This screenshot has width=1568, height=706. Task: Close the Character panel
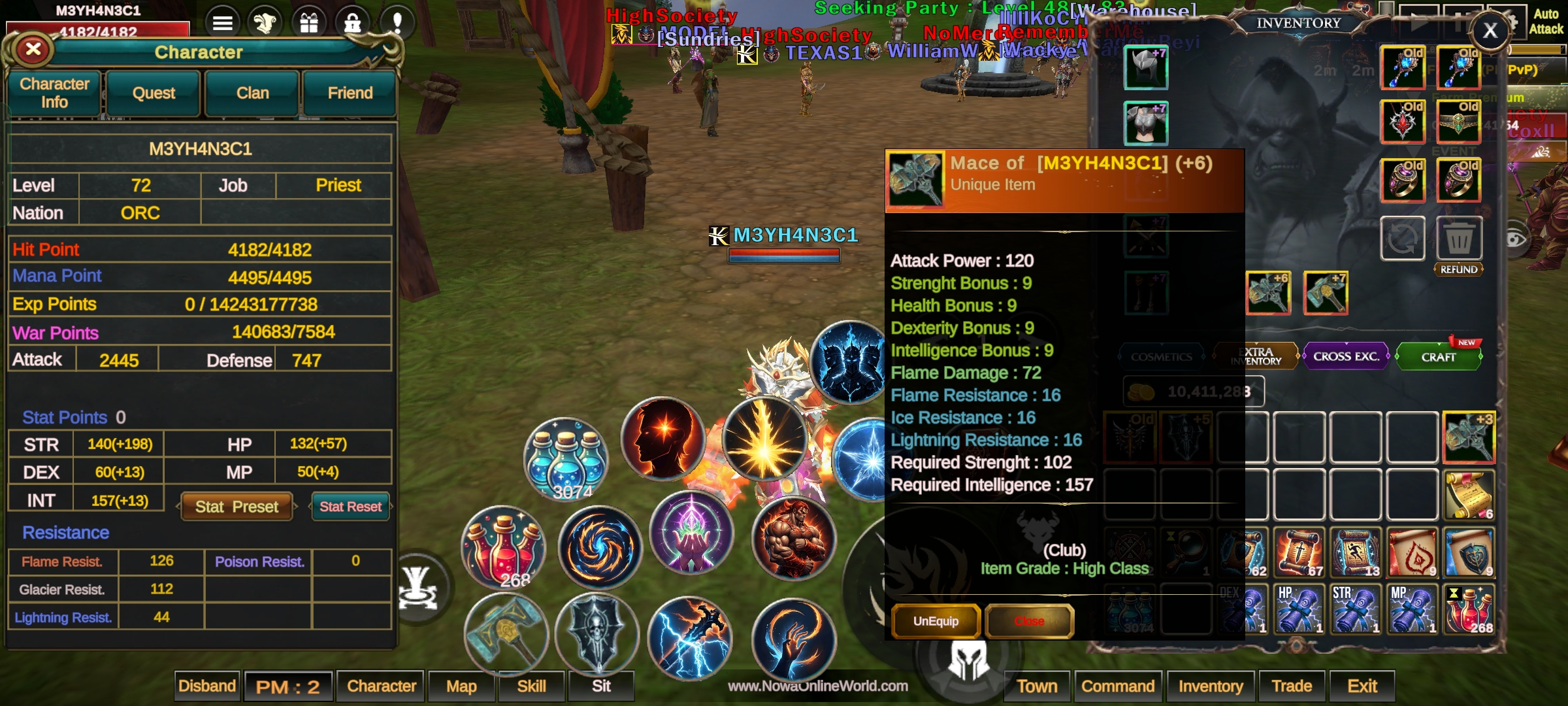point(33,49)
